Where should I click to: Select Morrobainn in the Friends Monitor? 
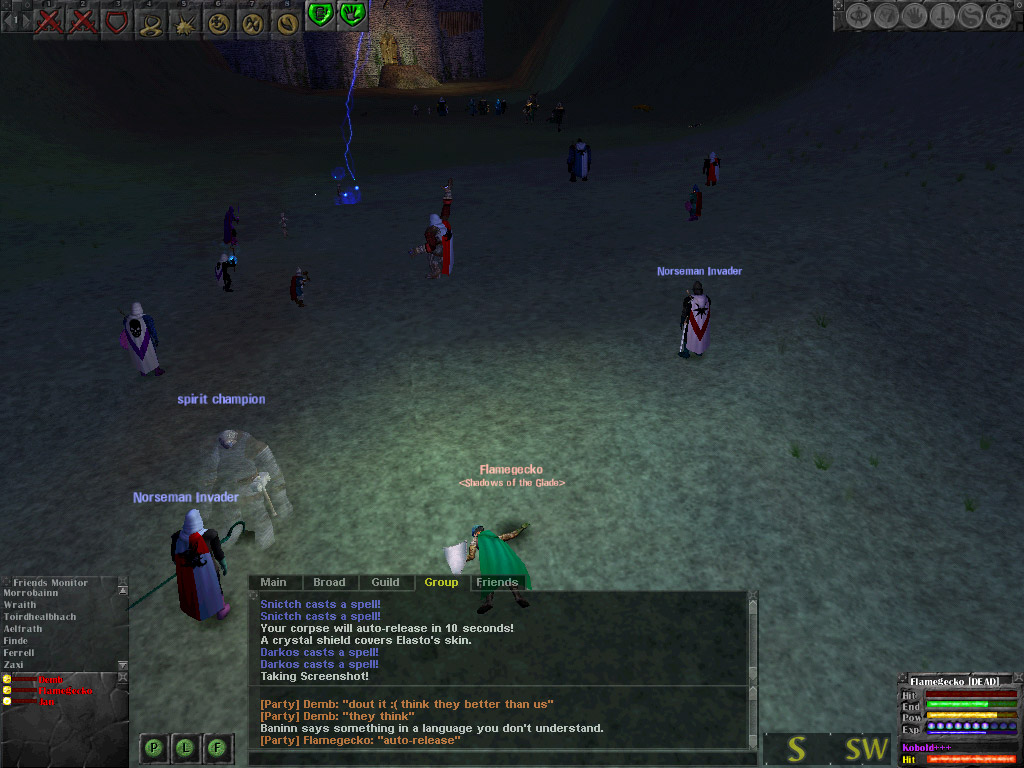click(x=31, y=593)
